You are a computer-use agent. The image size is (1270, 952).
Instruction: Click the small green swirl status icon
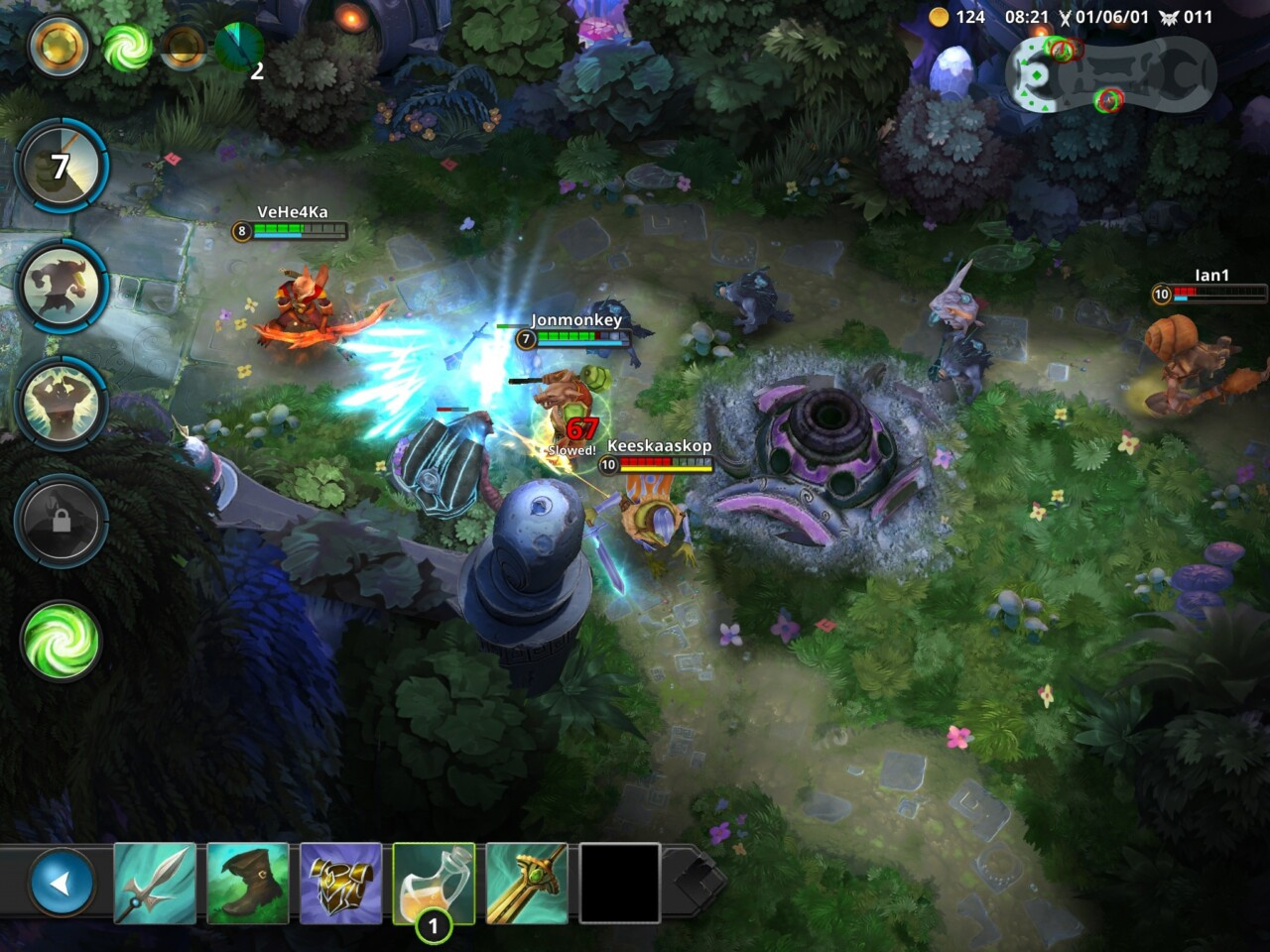pos(127,46)
